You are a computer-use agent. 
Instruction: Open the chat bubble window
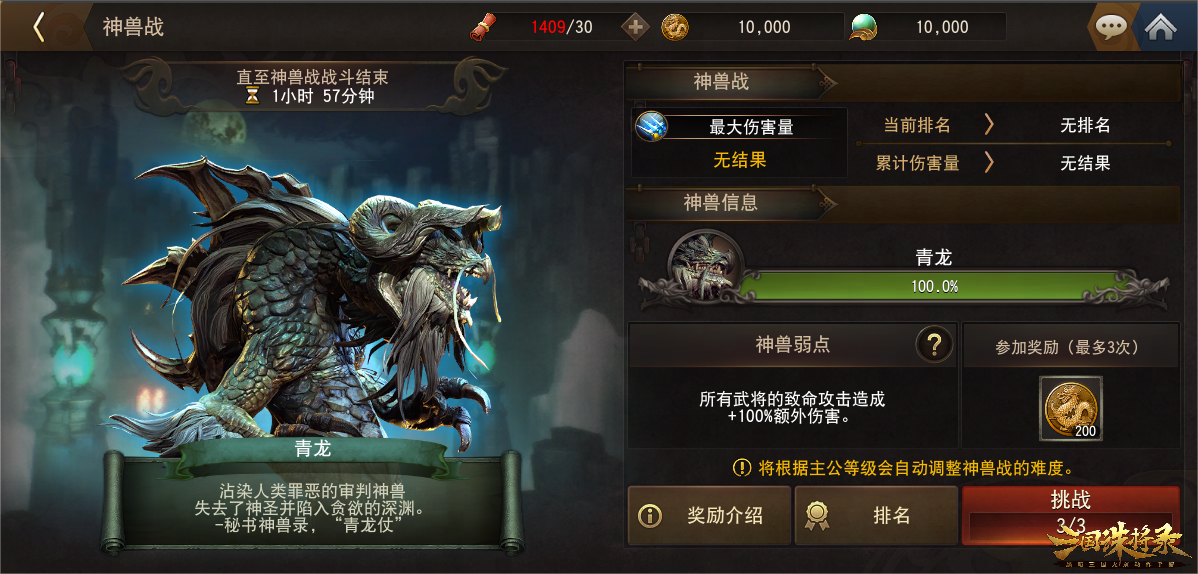(1111, 27)
